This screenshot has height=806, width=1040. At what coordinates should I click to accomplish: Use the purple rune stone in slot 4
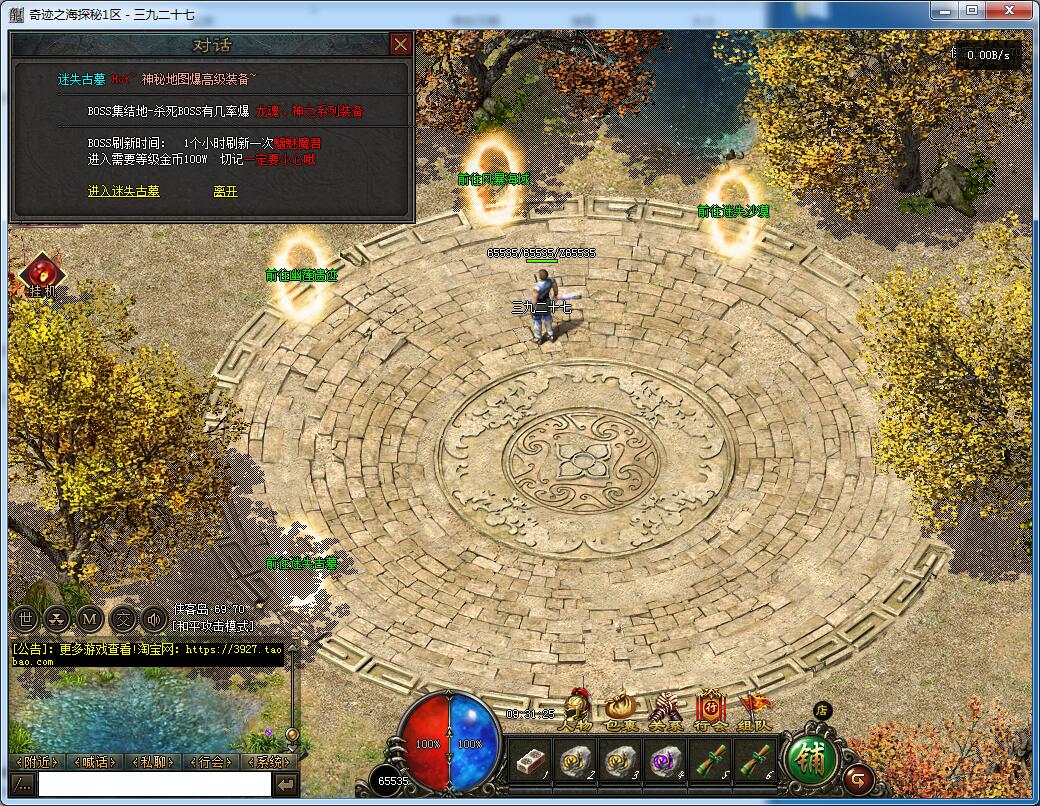coord(664,763)
